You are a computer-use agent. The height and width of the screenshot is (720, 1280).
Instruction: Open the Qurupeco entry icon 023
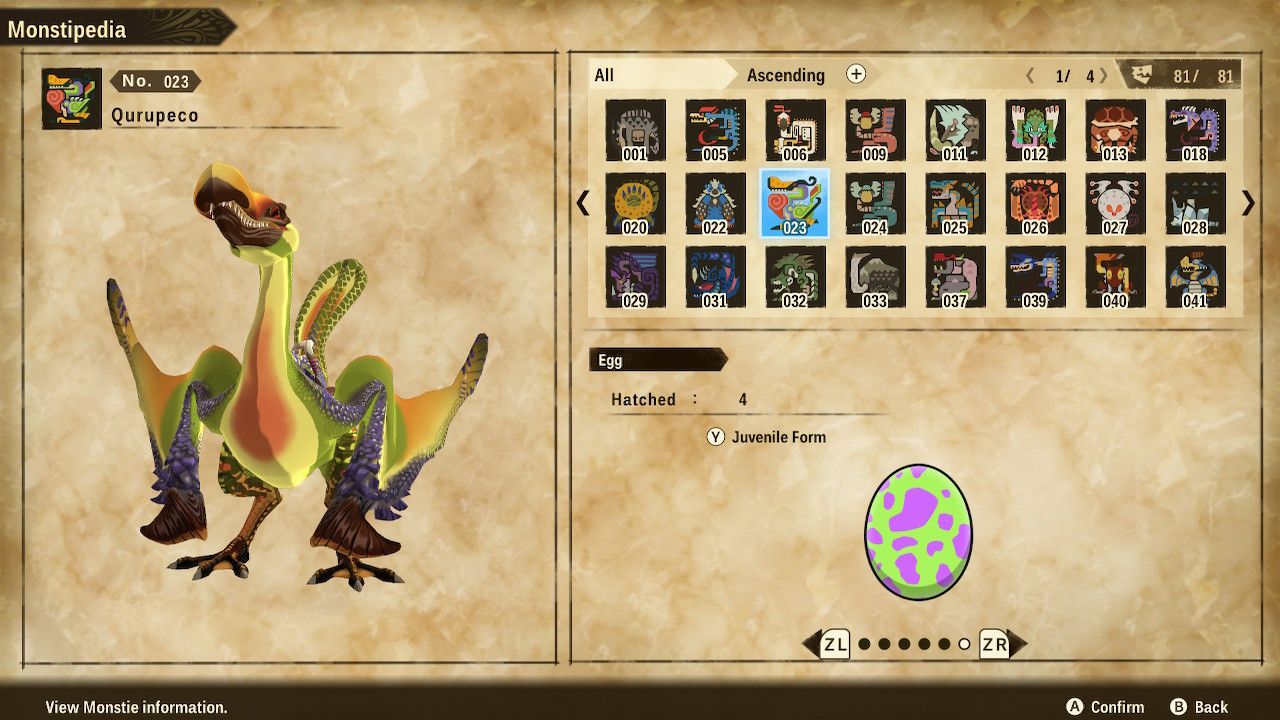click(794, 203)
